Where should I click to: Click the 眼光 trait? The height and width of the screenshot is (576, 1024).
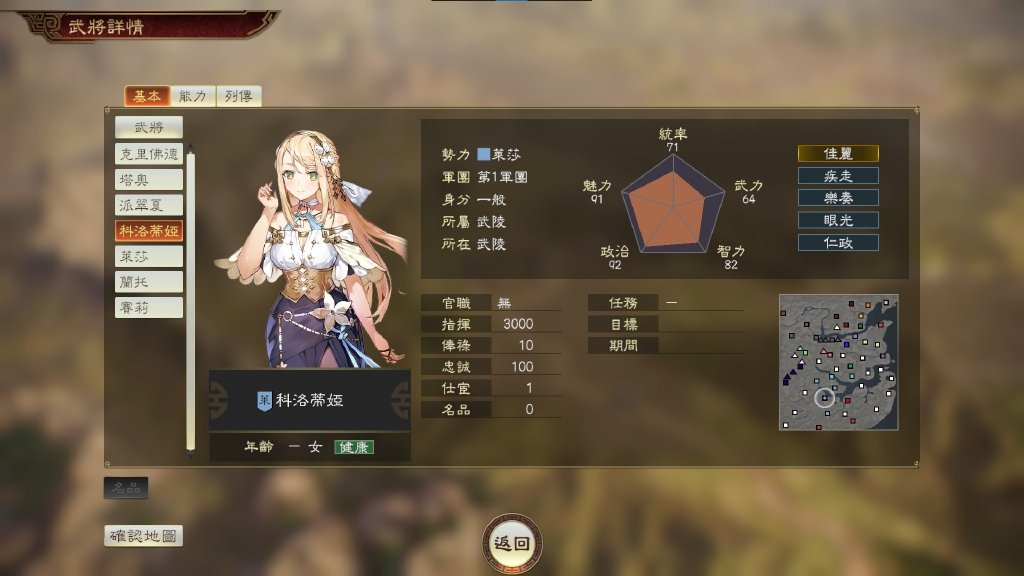(838, 220)
